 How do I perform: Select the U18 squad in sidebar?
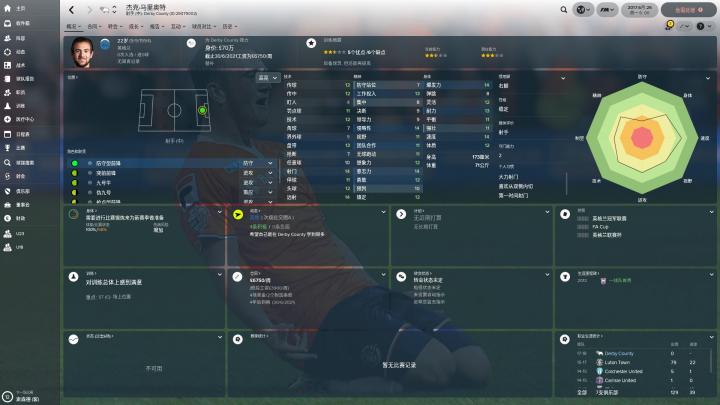19,247
